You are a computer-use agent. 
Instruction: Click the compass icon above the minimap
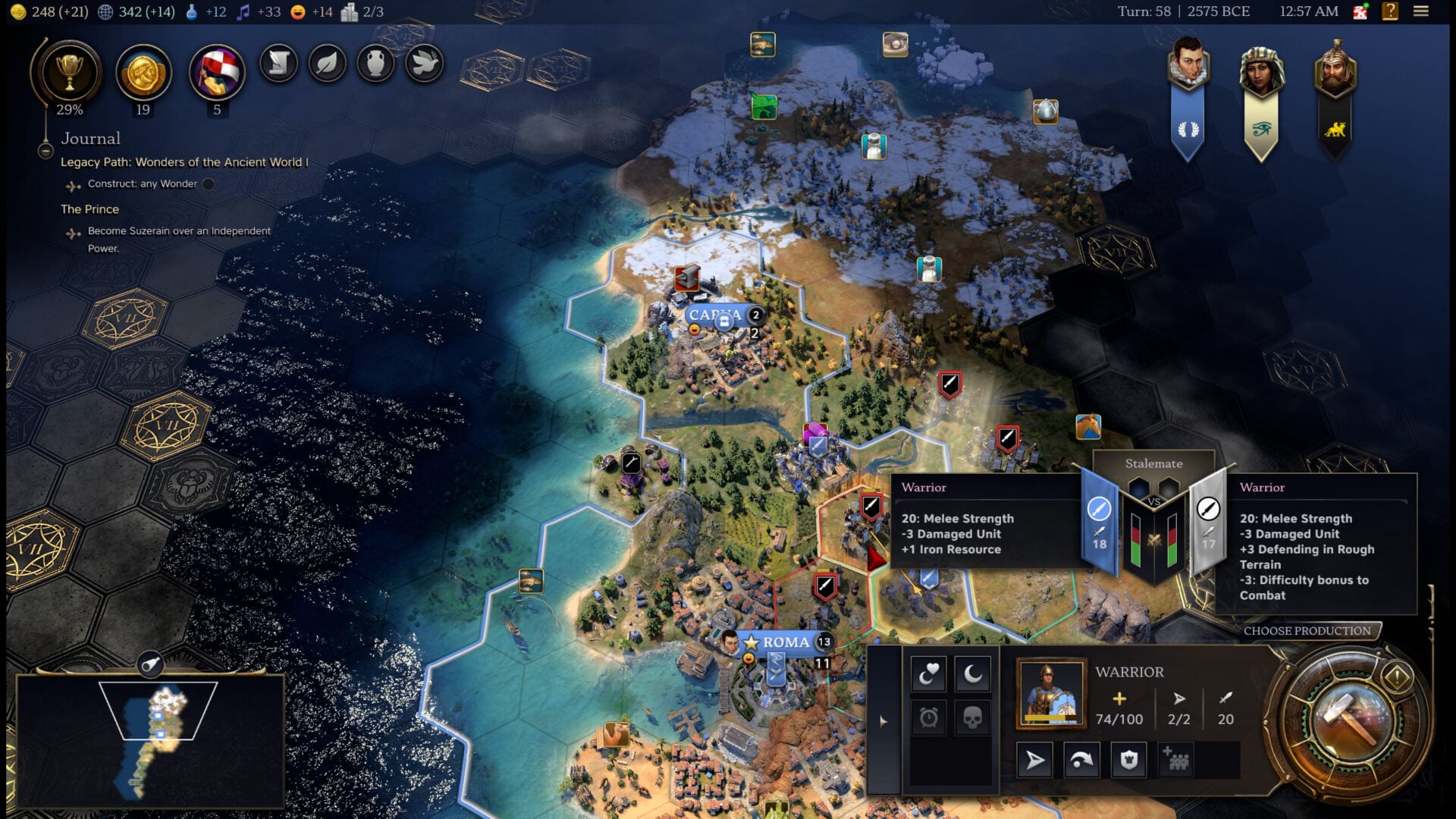[x=152, y=662]
